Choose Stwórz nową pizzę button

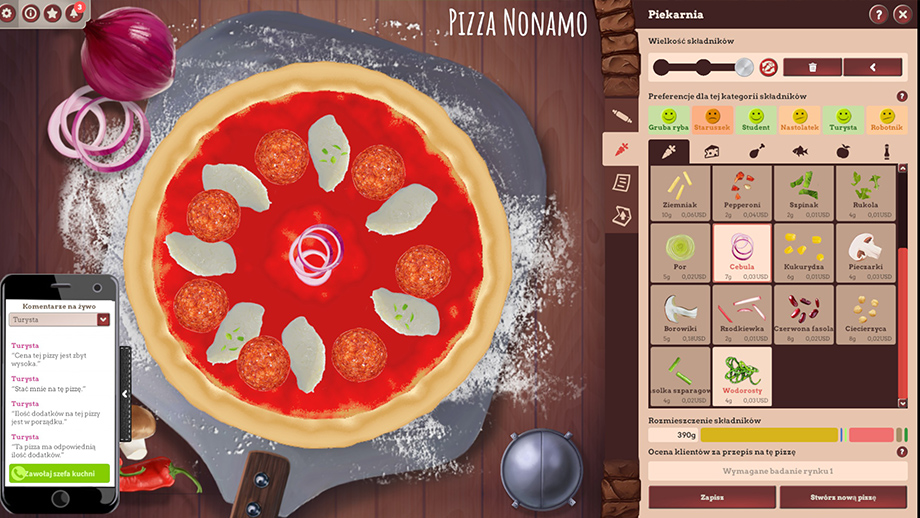coord(842,496)
